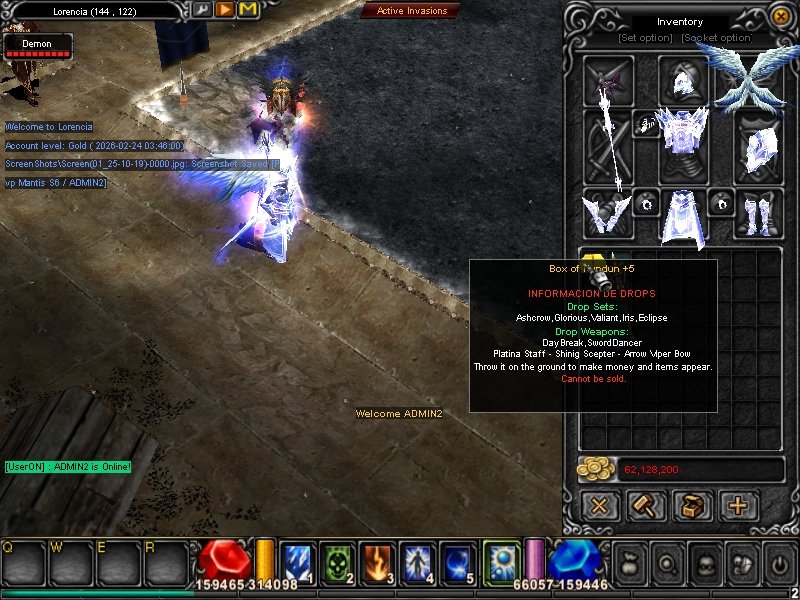The width and height of the screenshot is (800, 600).
Task: Activate the green skull skill
Action: (338, 563)
